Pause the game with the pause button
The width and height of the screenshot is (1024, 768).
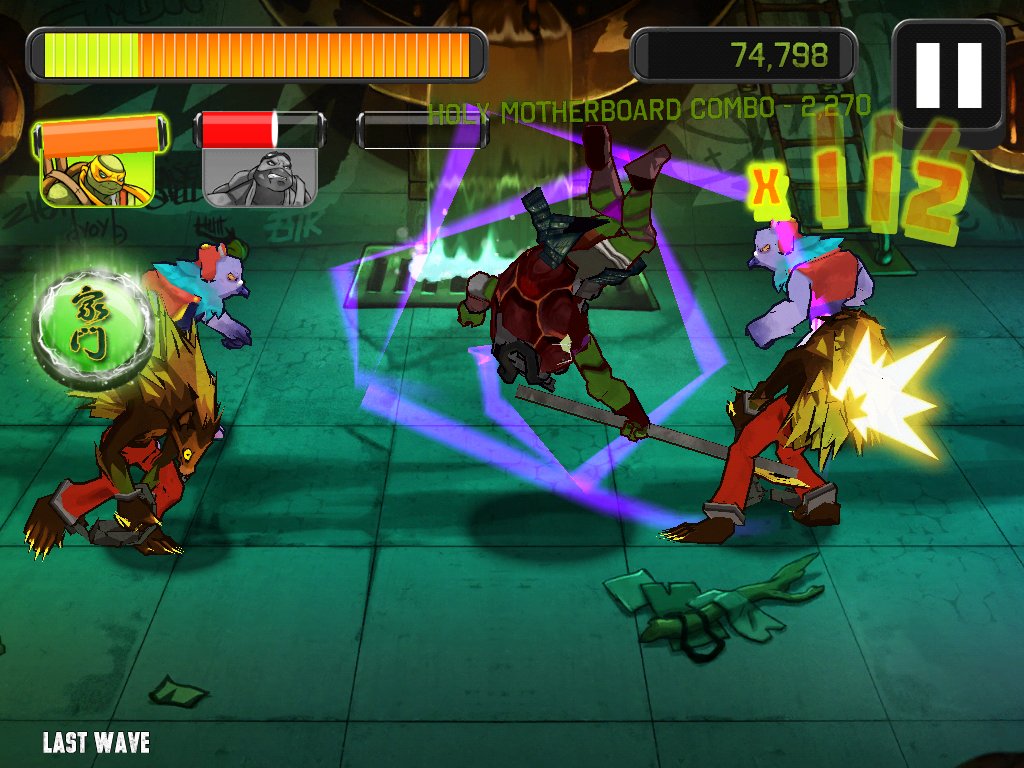click(x=948, y=77)
